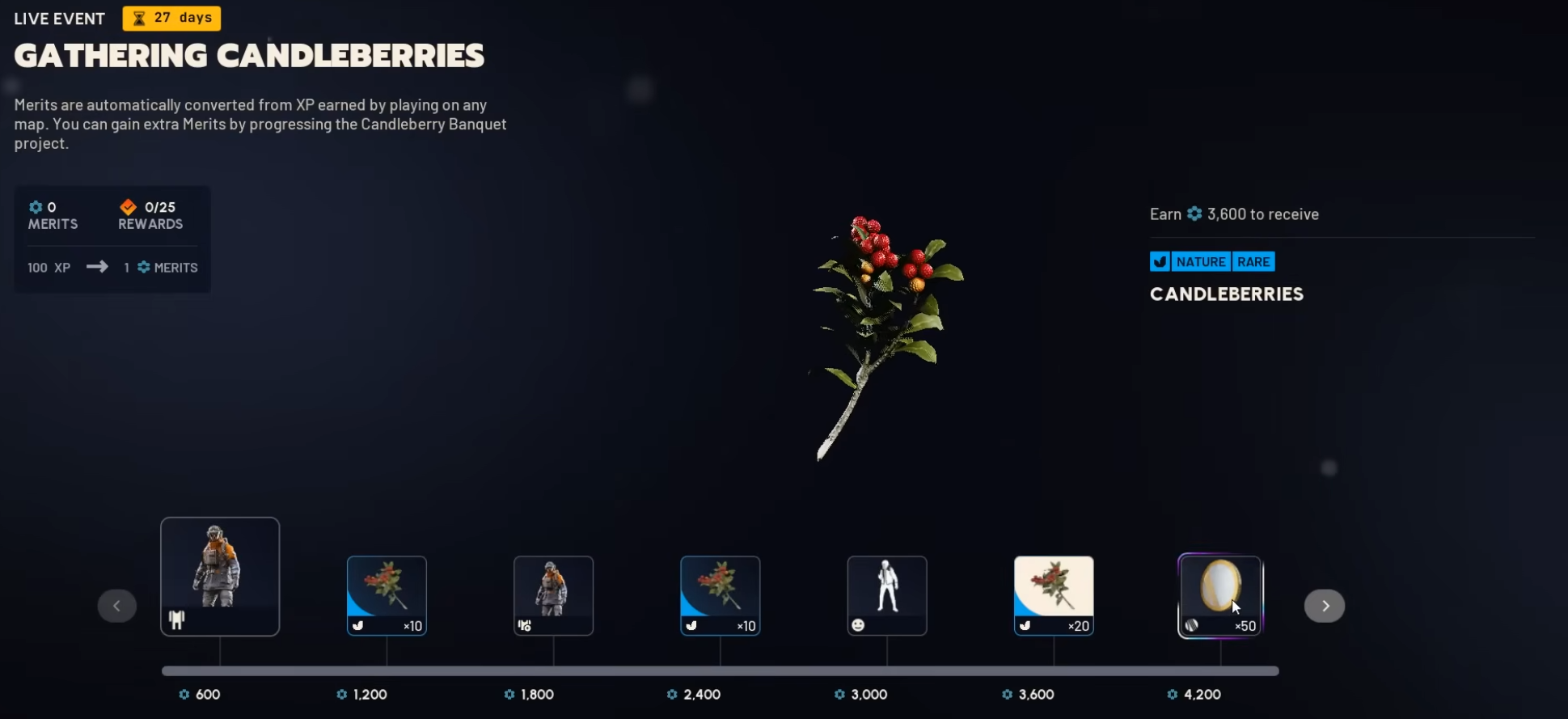
Task: Select the RARE rarity tag
Action: [1253, 261]
